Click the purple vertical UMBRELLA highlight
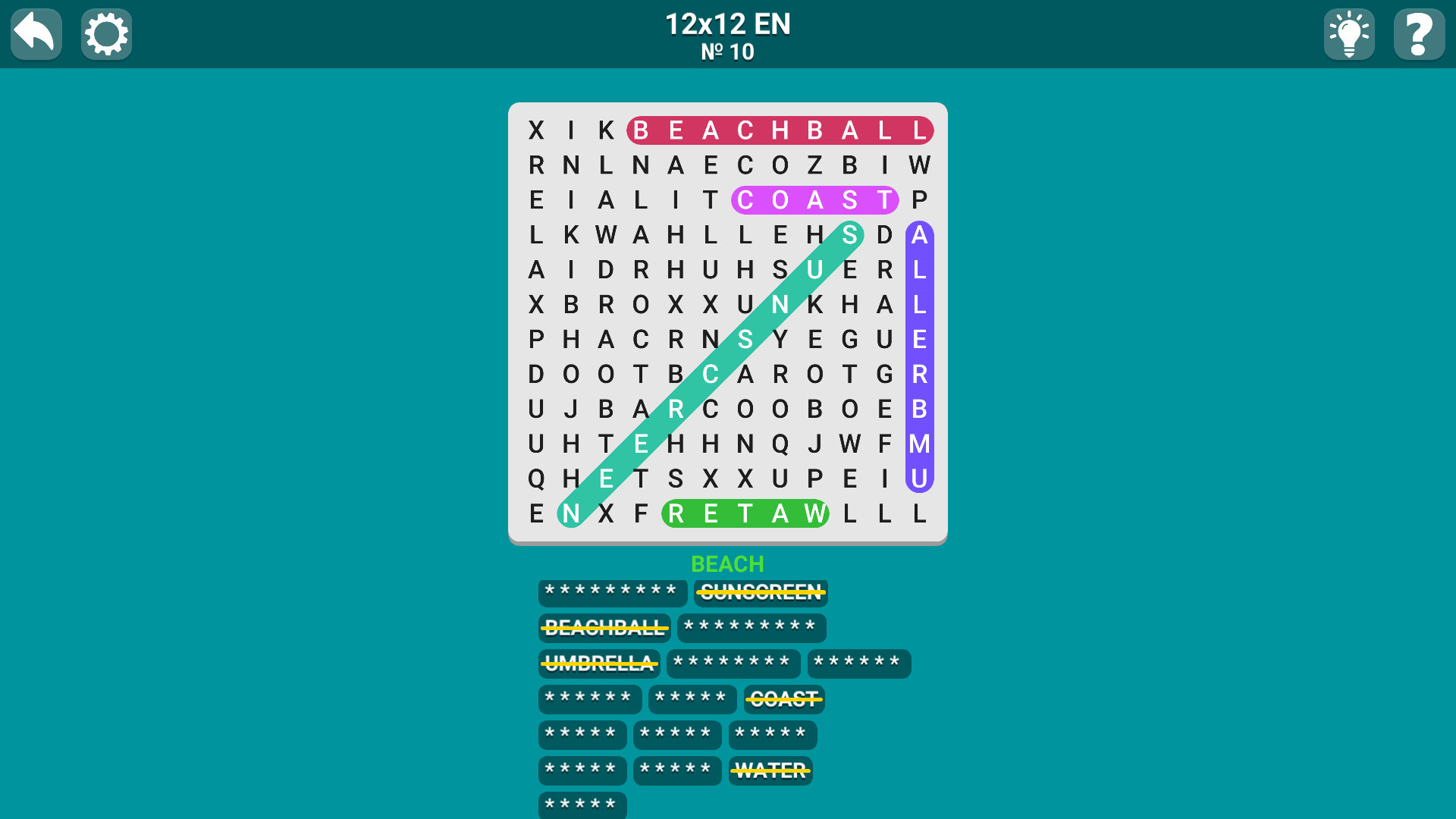Image resolution: width=1456 pixels, height=819 pixels. (x=919, y=356)
